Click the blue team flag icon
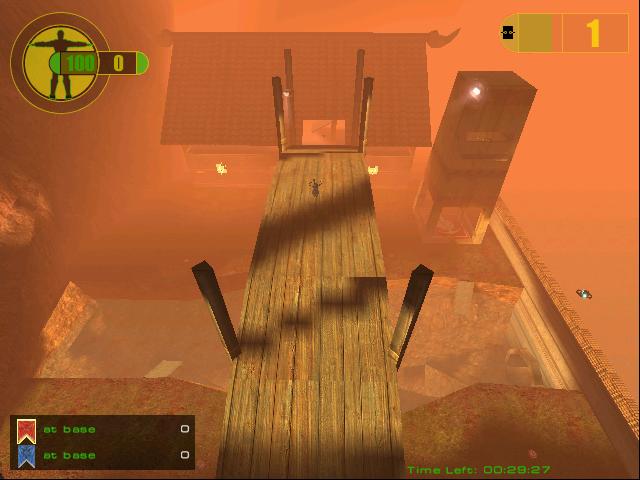The height and width of the screenshot is (480, 640). tap(27, 456)
